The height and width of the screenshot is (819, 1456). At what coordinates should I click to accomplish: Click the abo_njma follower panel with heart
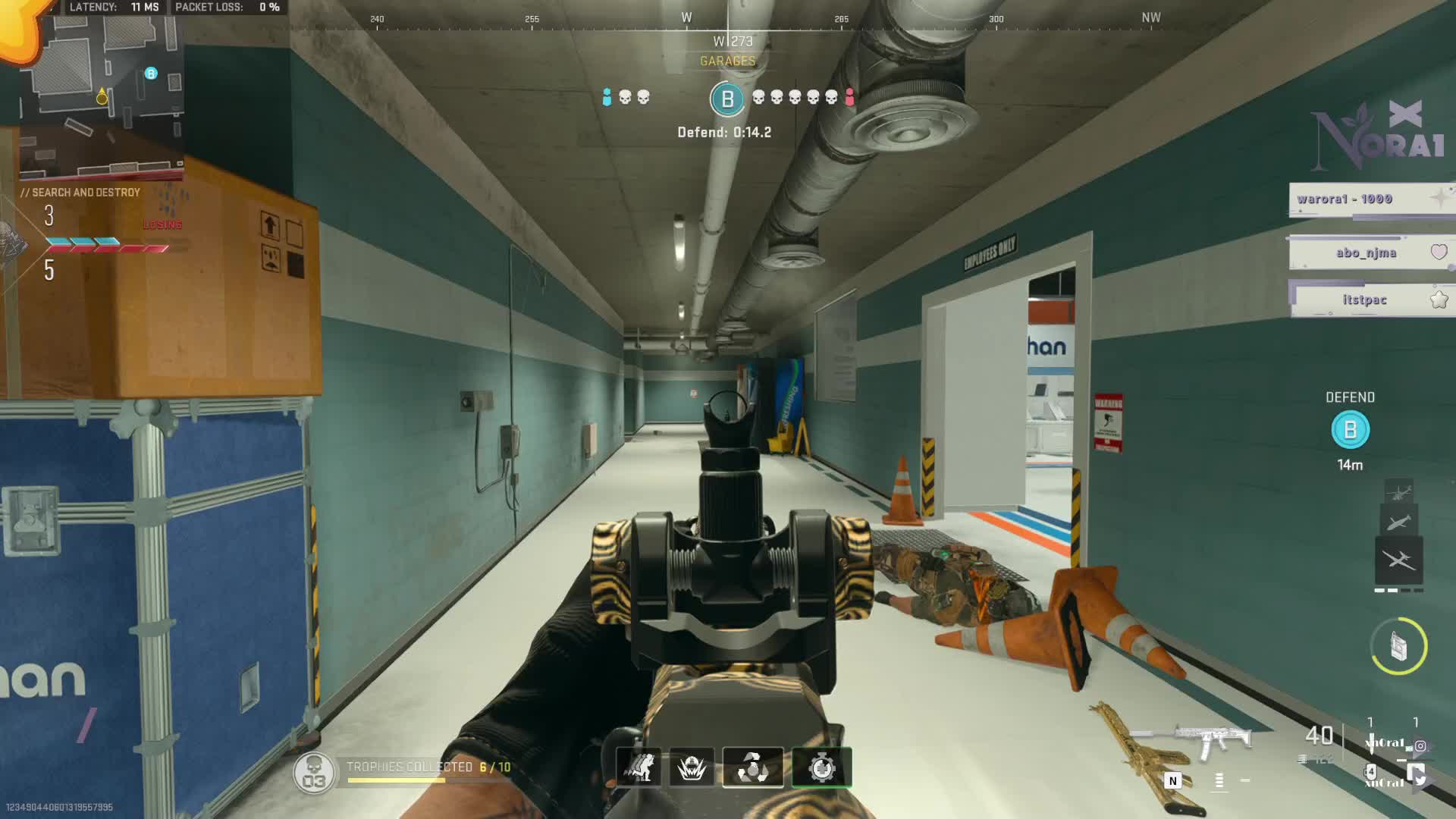[x=1369, y=253]
